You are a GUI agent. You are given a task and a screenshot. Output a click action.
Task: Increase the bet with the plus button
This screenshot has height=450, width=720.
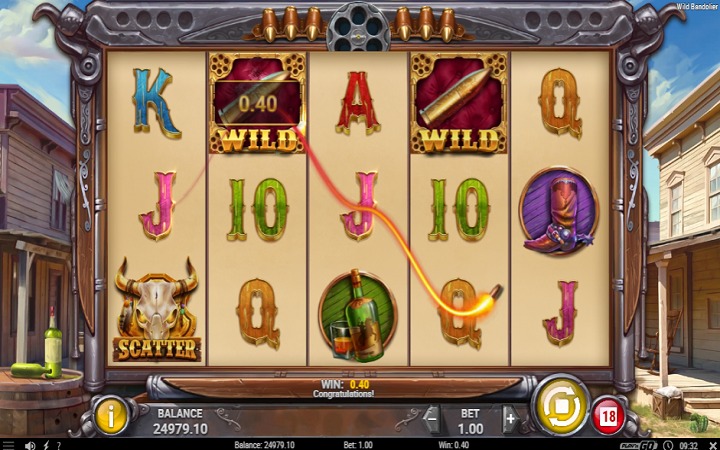click(x=509, y=420)
